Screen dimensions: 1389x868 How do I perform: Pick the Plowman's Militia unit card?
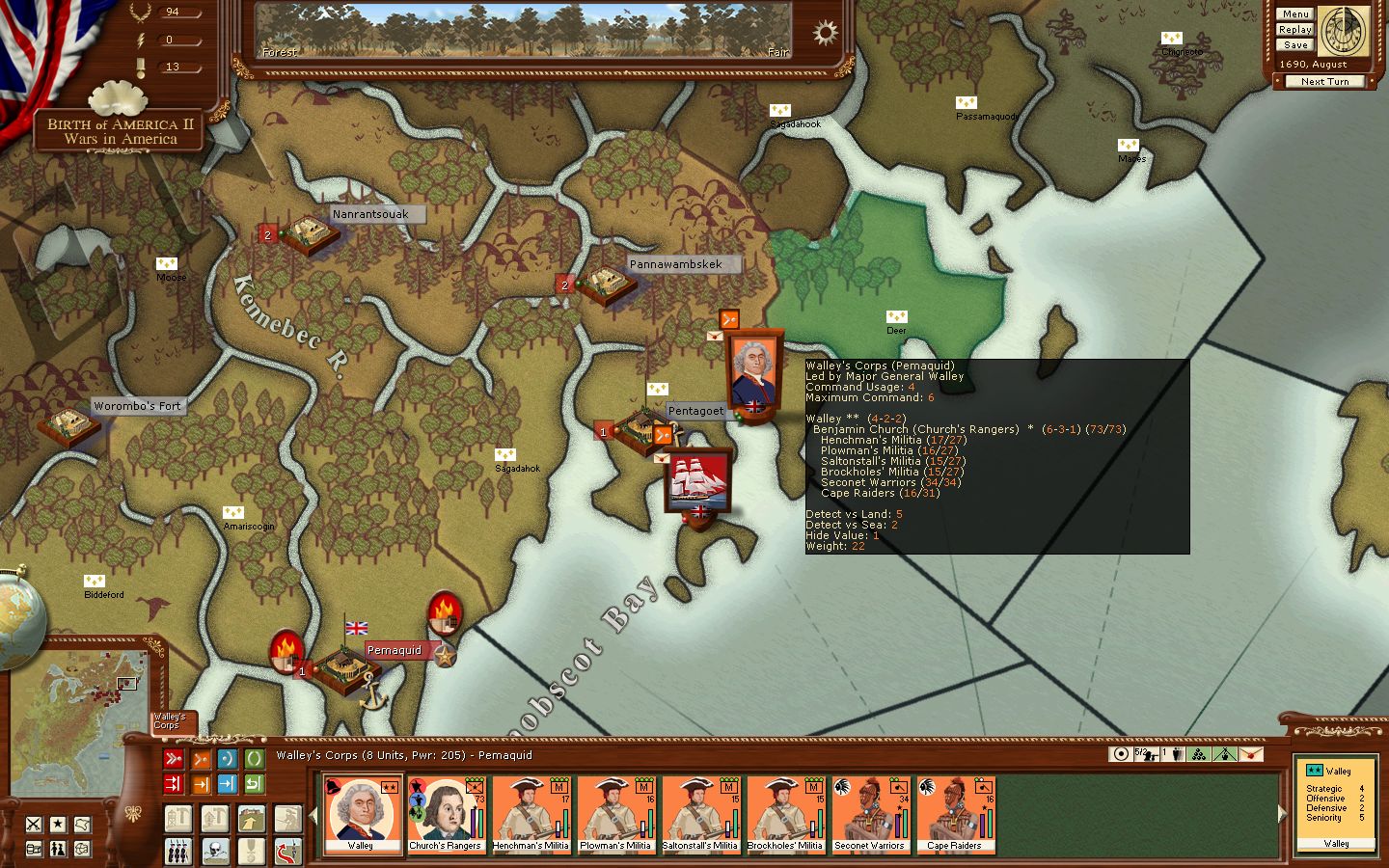coord(615,815)
